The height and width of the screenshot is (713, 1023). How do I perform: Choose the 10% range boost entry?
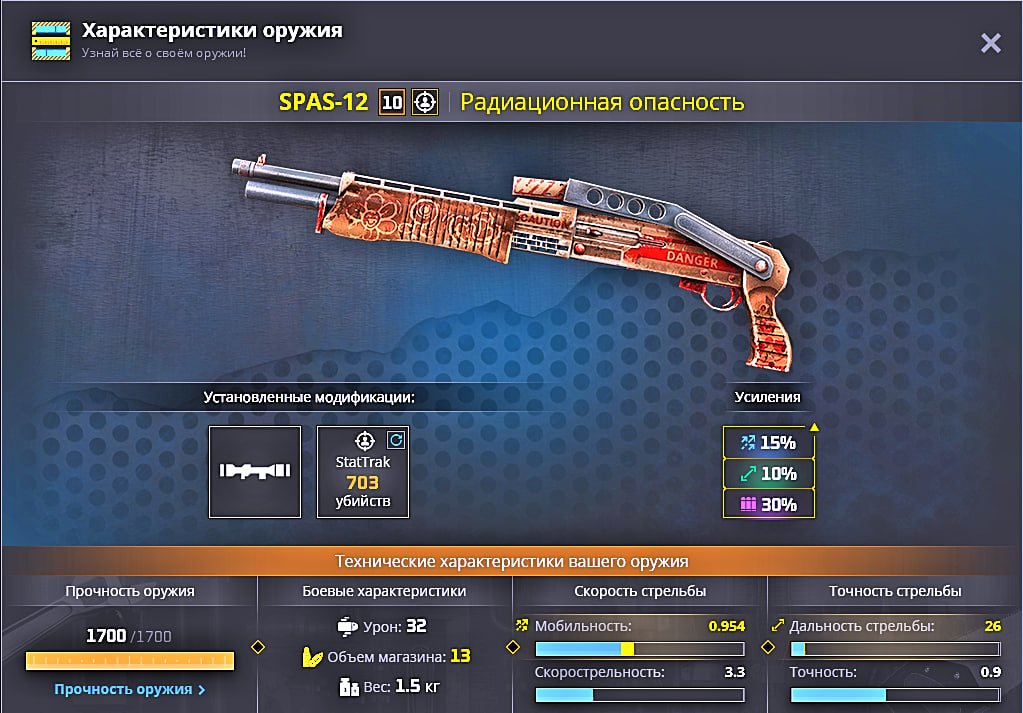(768, 473)
